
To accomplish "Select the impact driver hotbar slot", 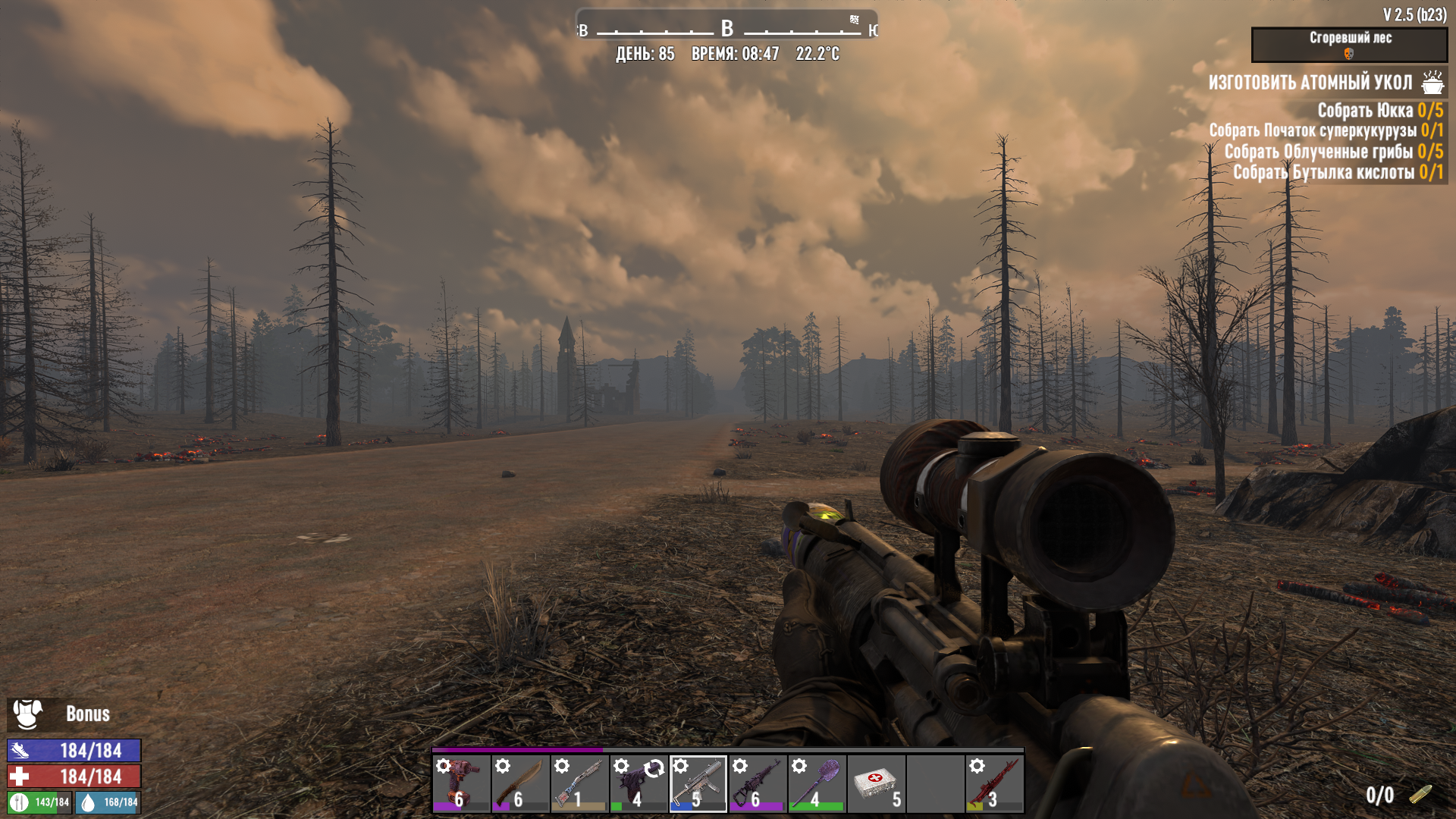I will click(x=461, y=783).
